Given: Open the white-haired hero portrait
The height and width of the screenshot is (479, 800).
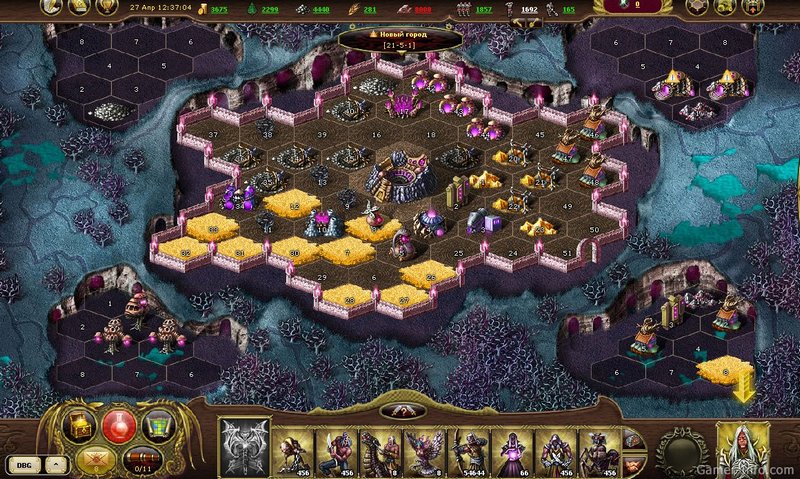Looking at the screenshot, I should [x=743, y=448].
